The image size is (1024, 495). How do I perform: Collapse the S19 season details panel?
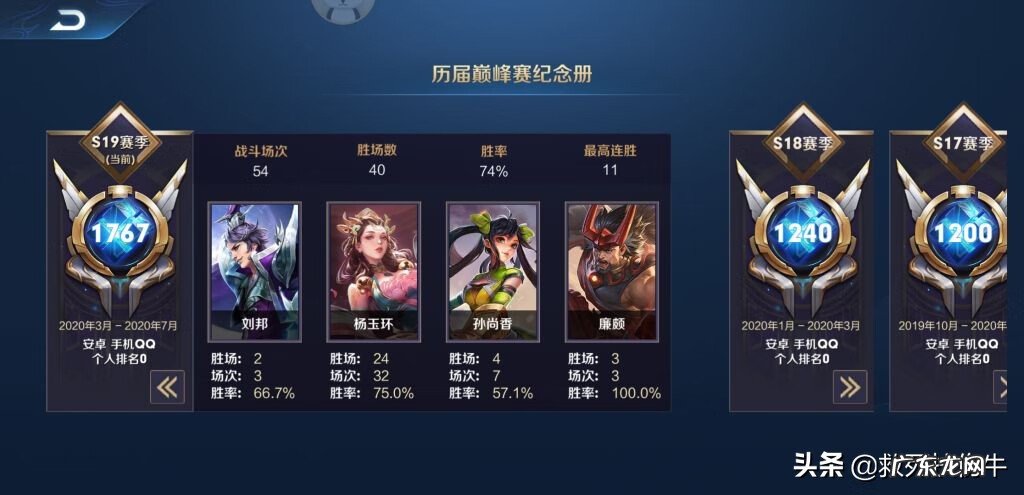(x=167, y=387)
